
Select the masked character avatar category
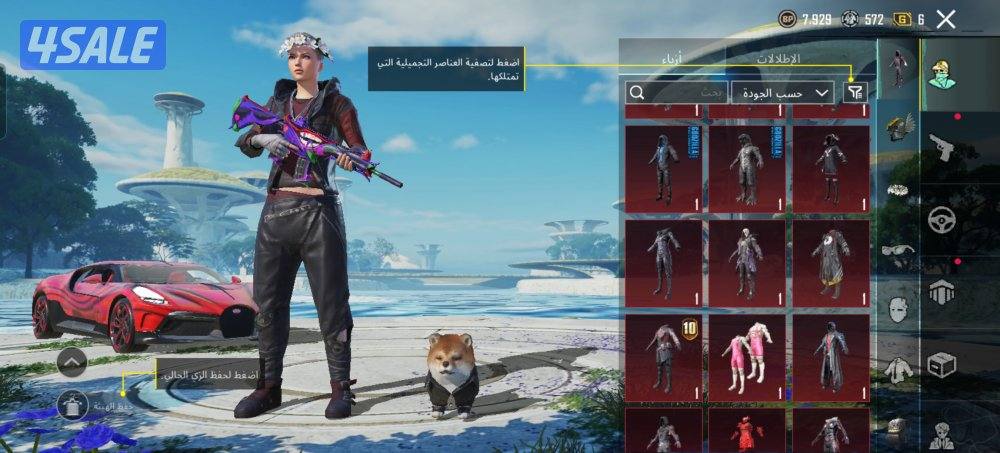point(941,70)
